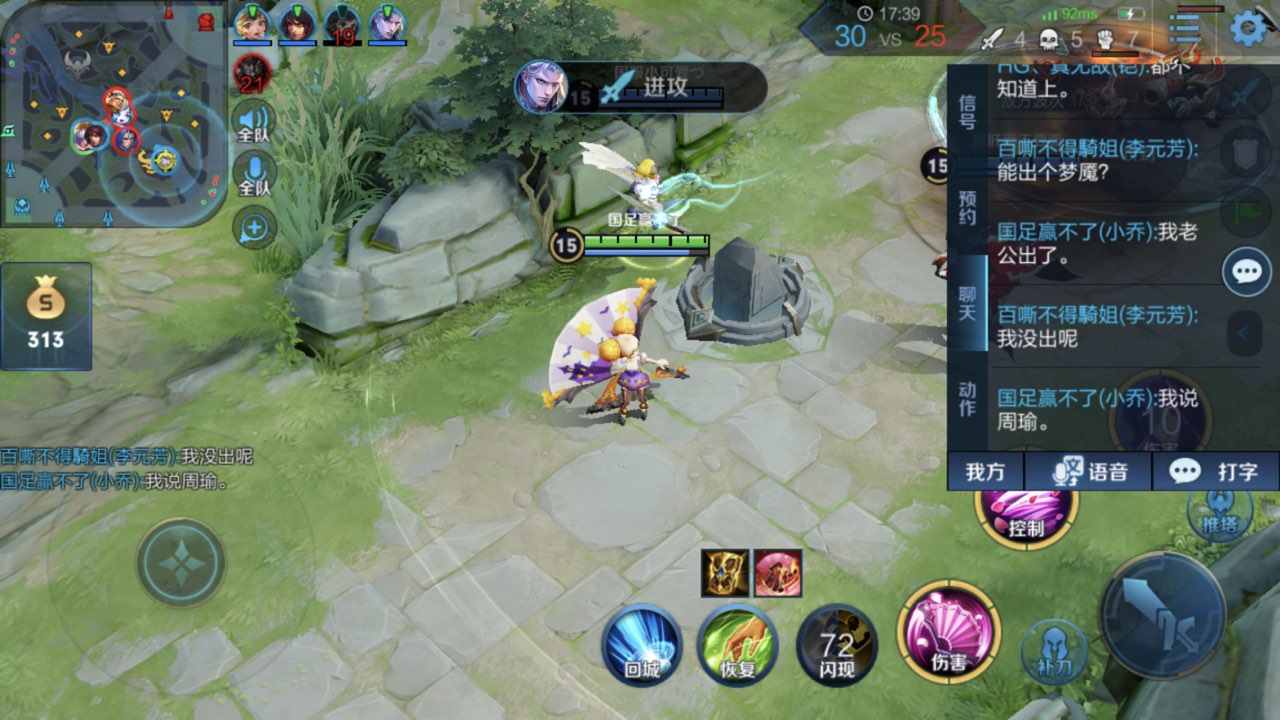This screenshot has height=720, width=1280.
Task: Cast the 伤害 fan skill
Action: [948, 630]
